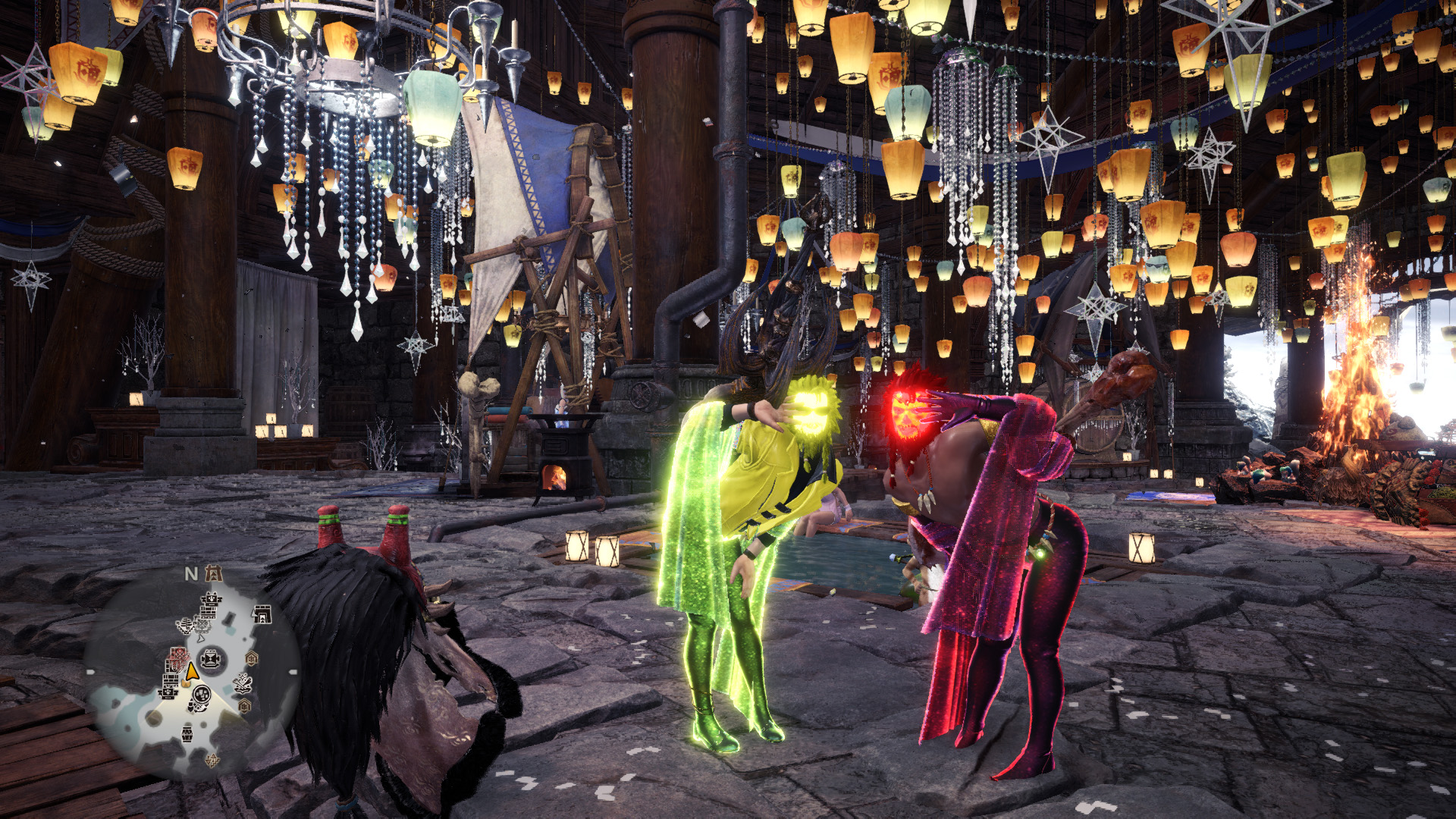1456x819 pixels.
Task: Click the red-tinted marker on the minimap
Action: pos(177,657)
